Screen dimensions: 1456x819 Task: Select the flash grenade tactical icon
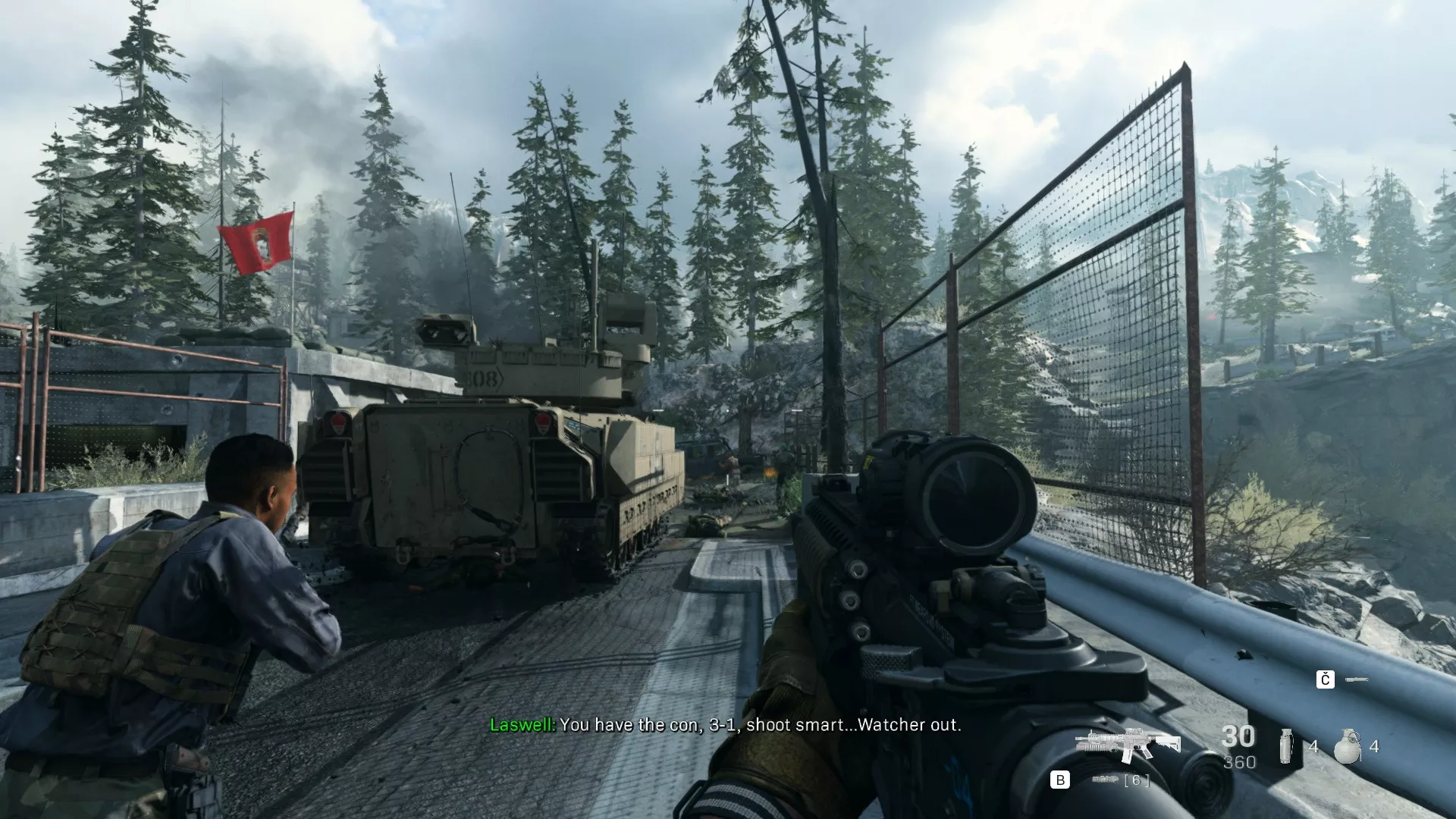1286,746
